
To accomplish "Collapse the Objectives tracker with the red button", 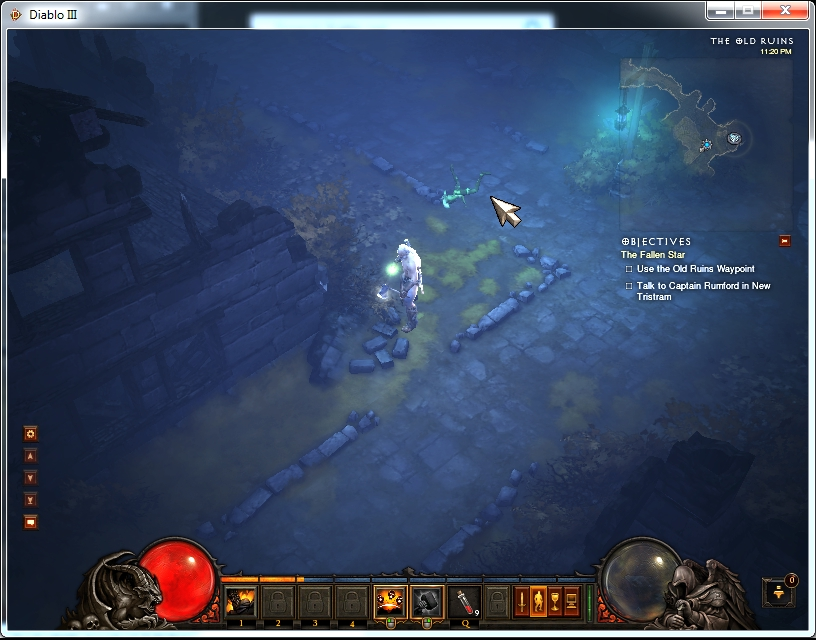I will (x=785, y=240).
